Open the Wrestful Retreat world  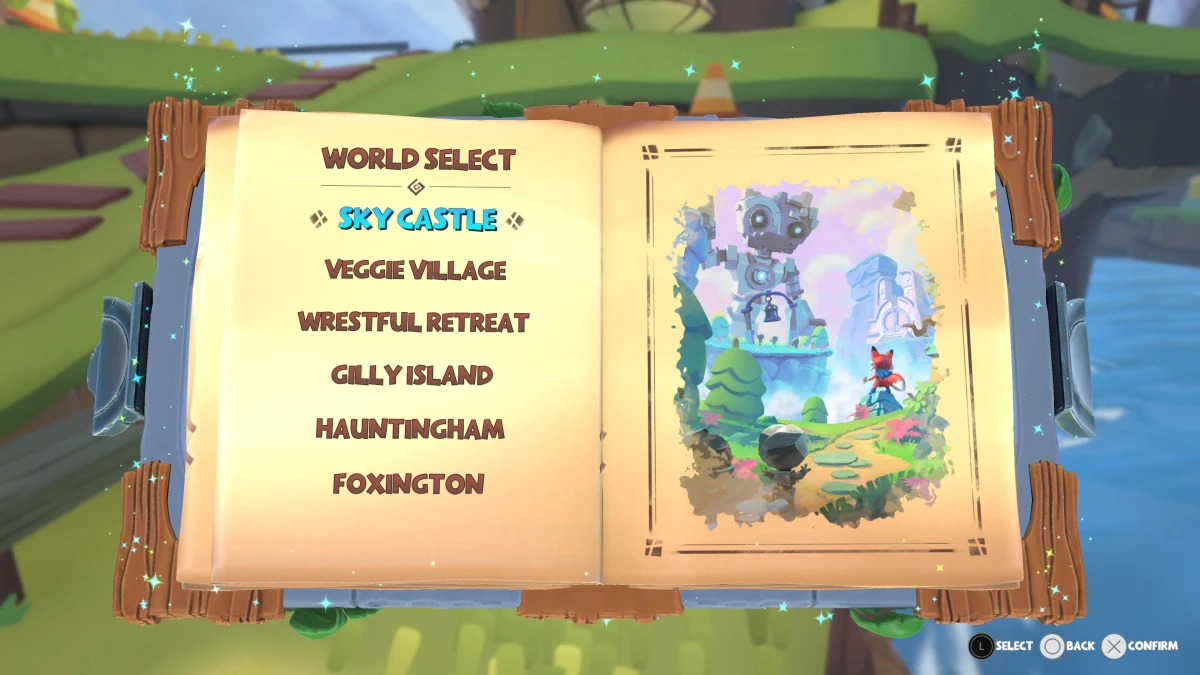coord(413,323)
